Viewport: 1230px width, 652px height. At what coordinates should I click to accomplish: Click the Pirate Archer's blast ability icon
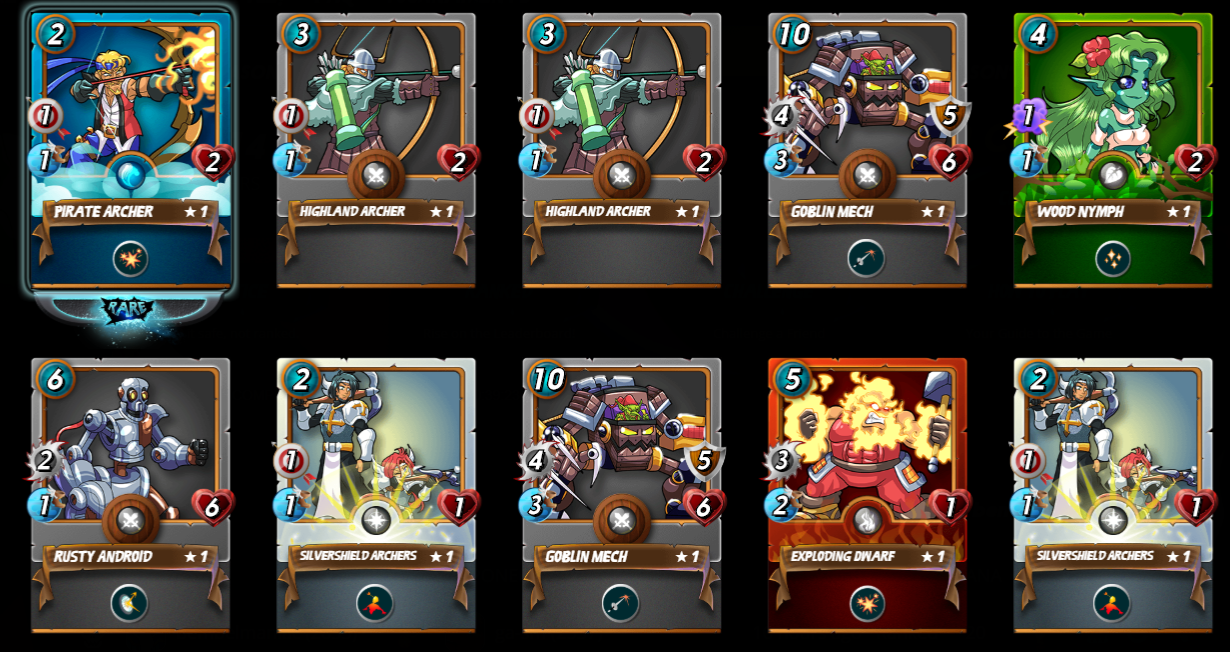click(131, 259)
